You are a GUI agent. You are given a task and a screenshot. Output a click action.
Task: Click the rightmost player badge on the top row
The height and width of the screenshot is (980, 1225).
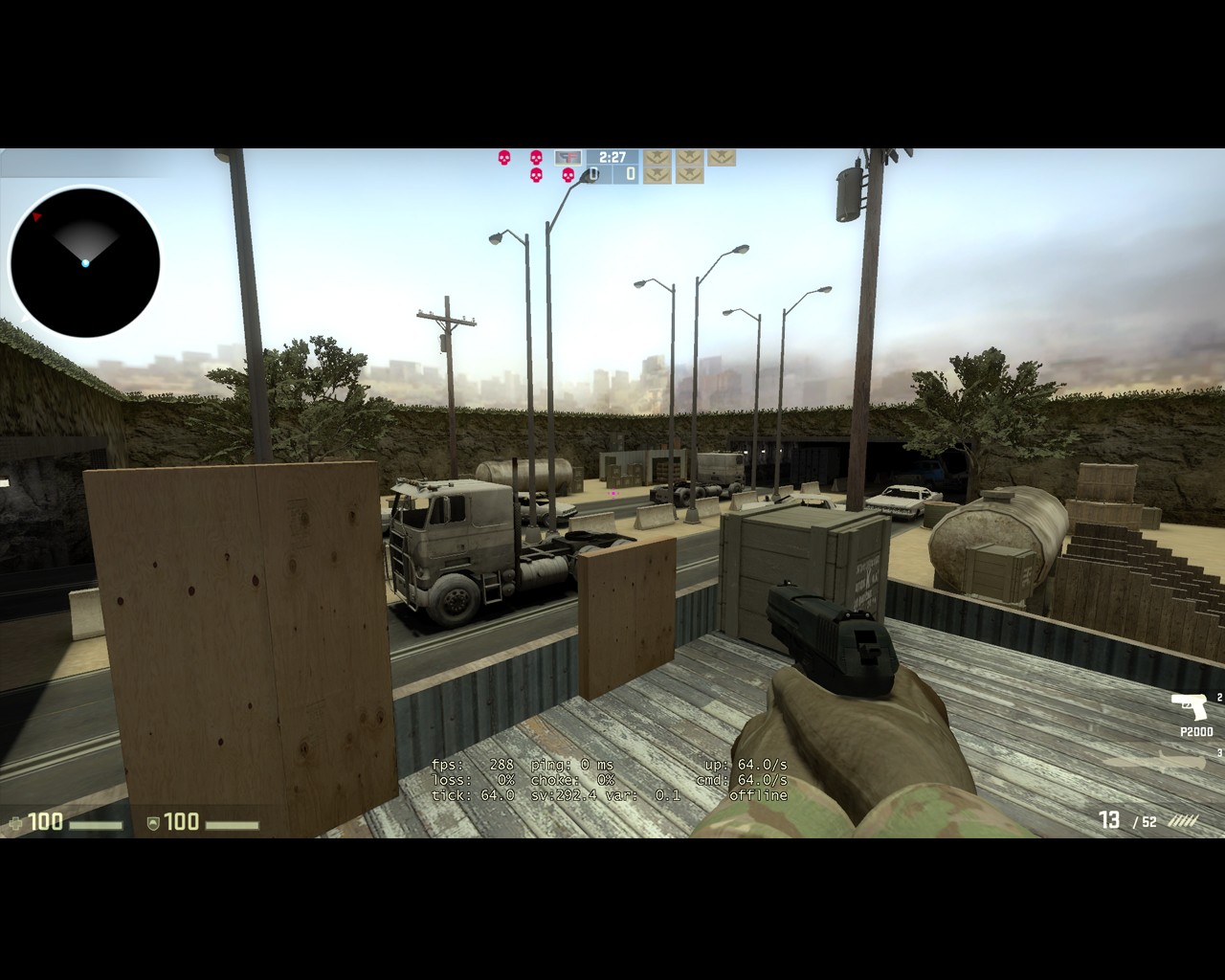(724, 158)
